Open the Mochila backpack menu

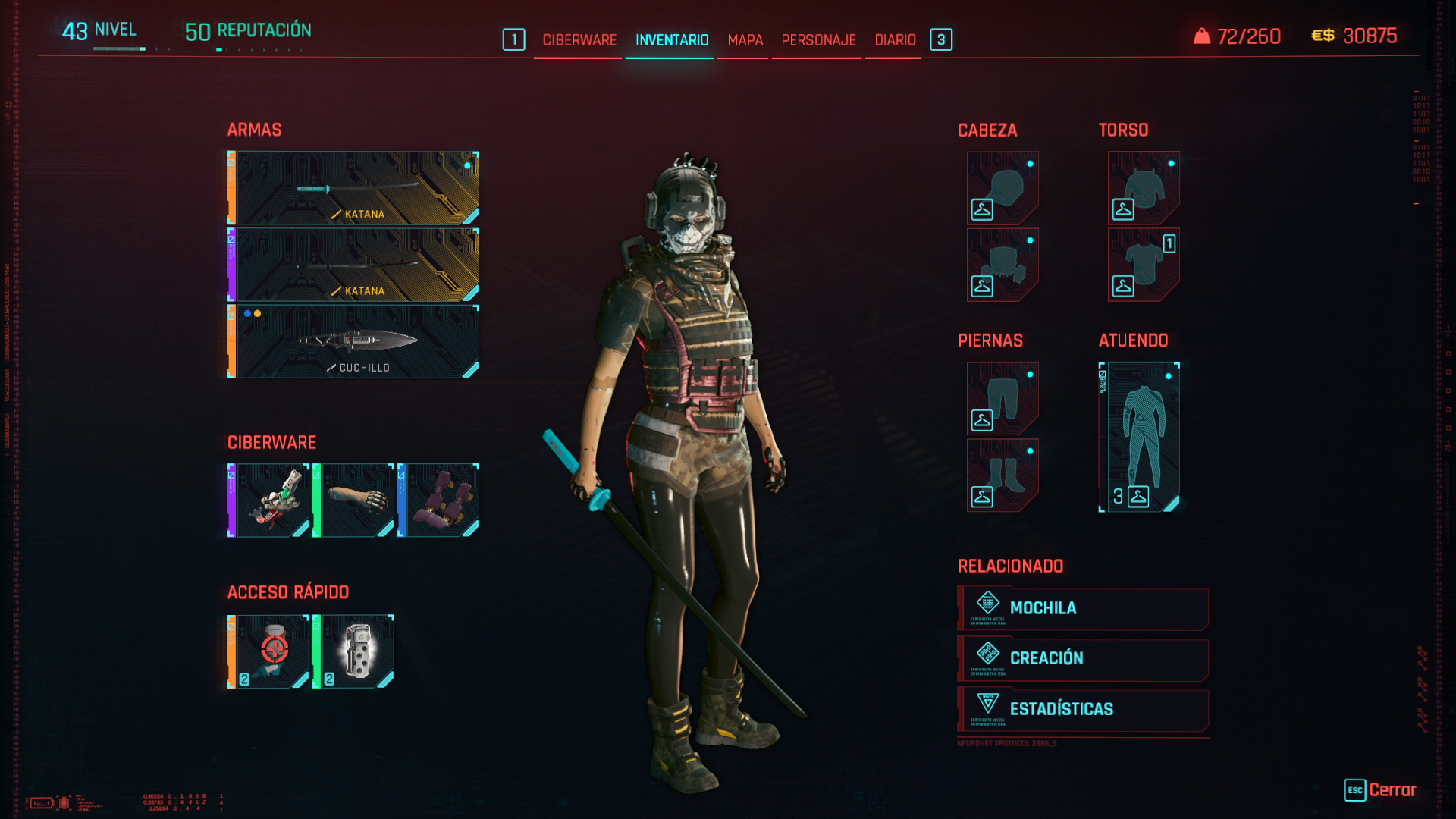click(x=1083, y=608)
